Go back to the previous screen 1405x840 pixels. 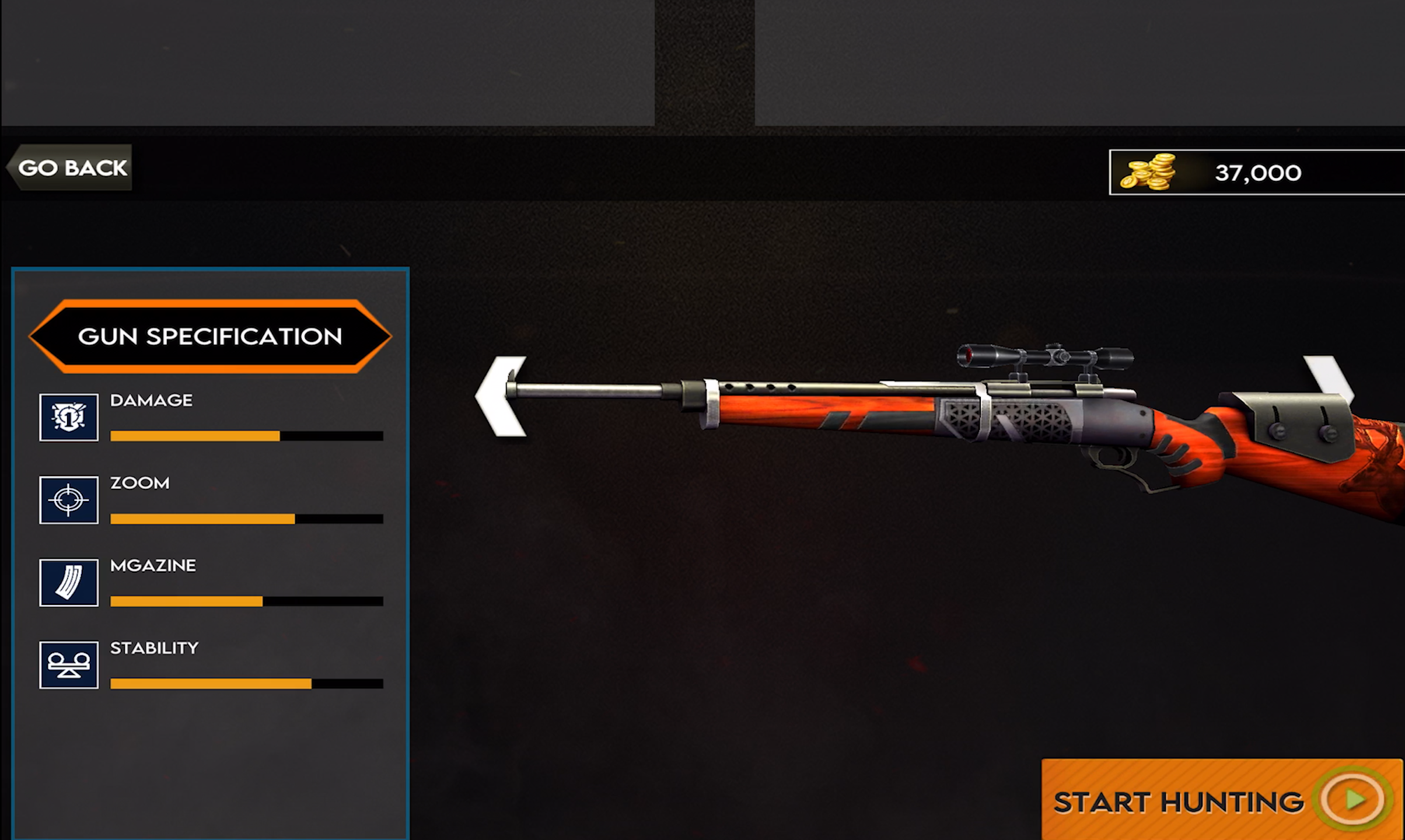coord(71,168)
